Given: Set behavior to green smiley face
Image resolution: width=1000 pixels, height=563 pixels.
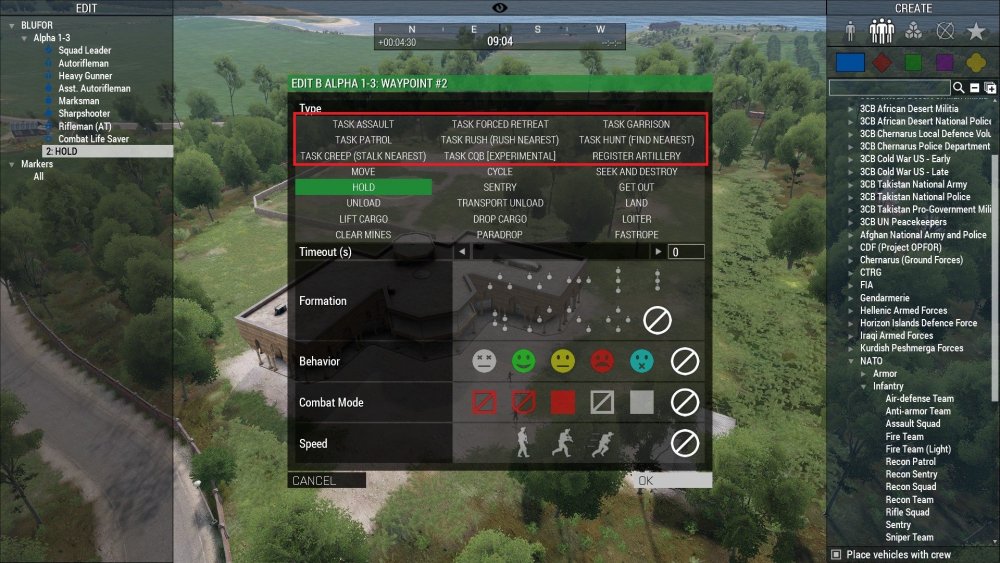Looking at the screenshot, I should click(523, 361).
